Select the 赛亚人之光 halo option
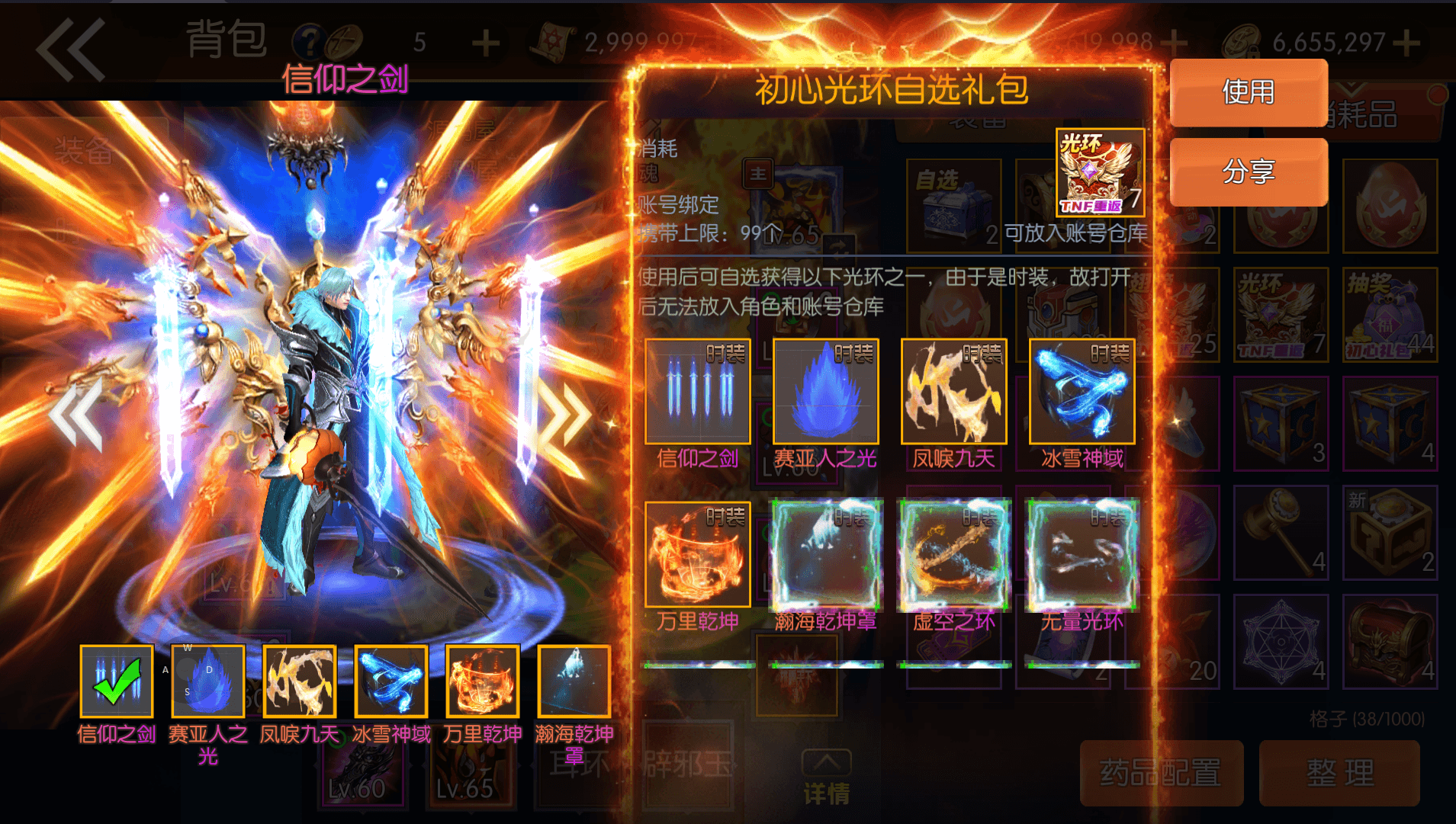Screen dimensions: 1456x824 tap(824, 391)
